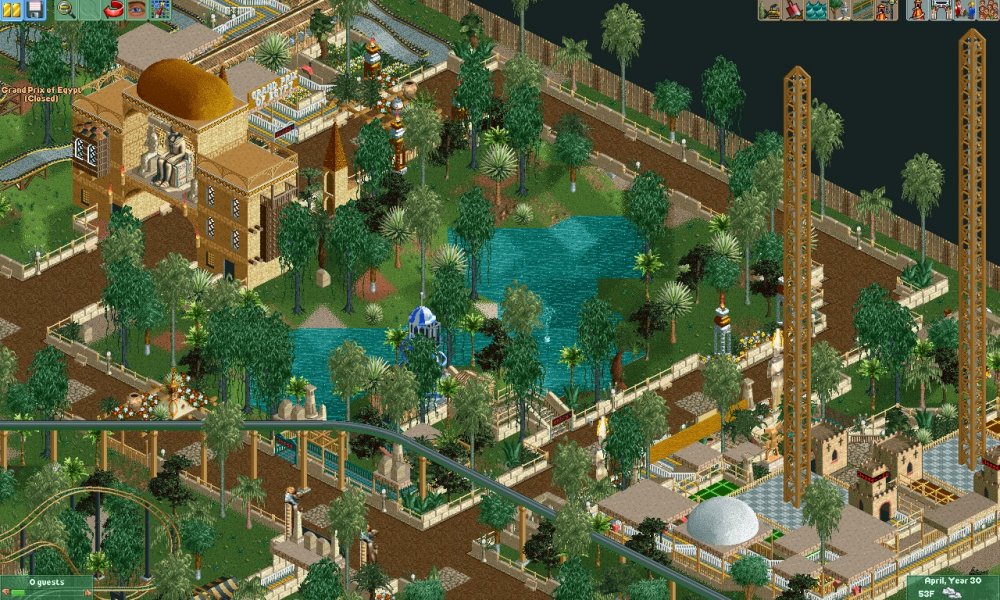Image resolution: width=1000 pixels, height=600 pixels.
Task: Select the footpath building tool
Action: pyautogui.click(x=862, y=10)
